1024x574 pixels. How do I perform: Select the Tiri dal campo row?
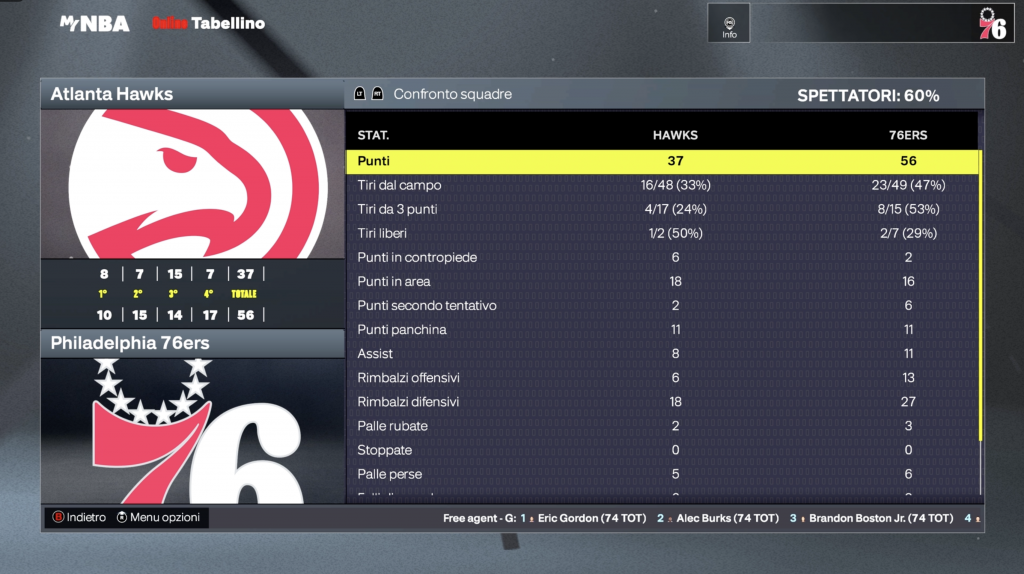[x=662, y=185]
